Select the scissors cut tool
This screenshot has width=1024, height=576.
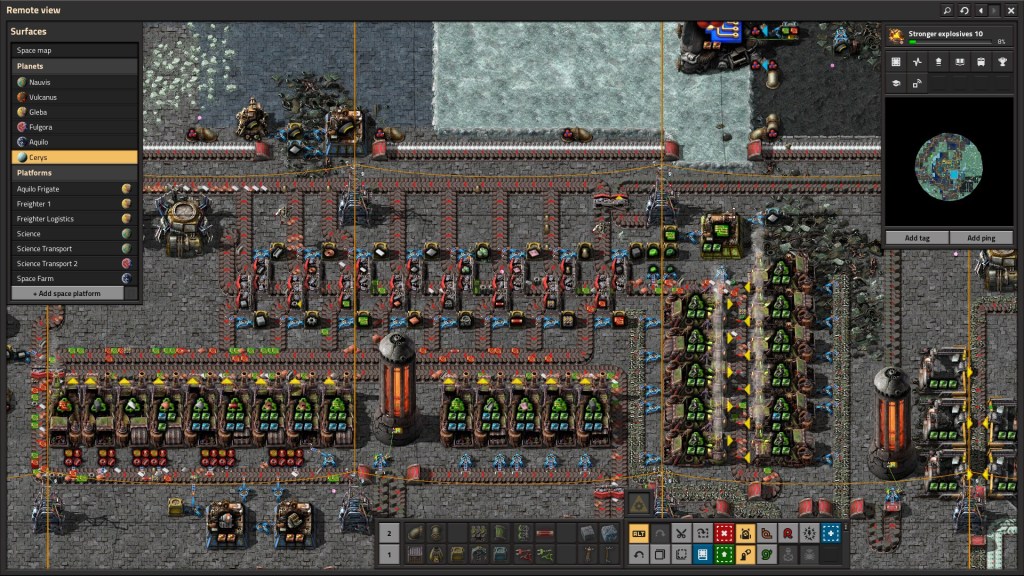[x=681, y=533]
